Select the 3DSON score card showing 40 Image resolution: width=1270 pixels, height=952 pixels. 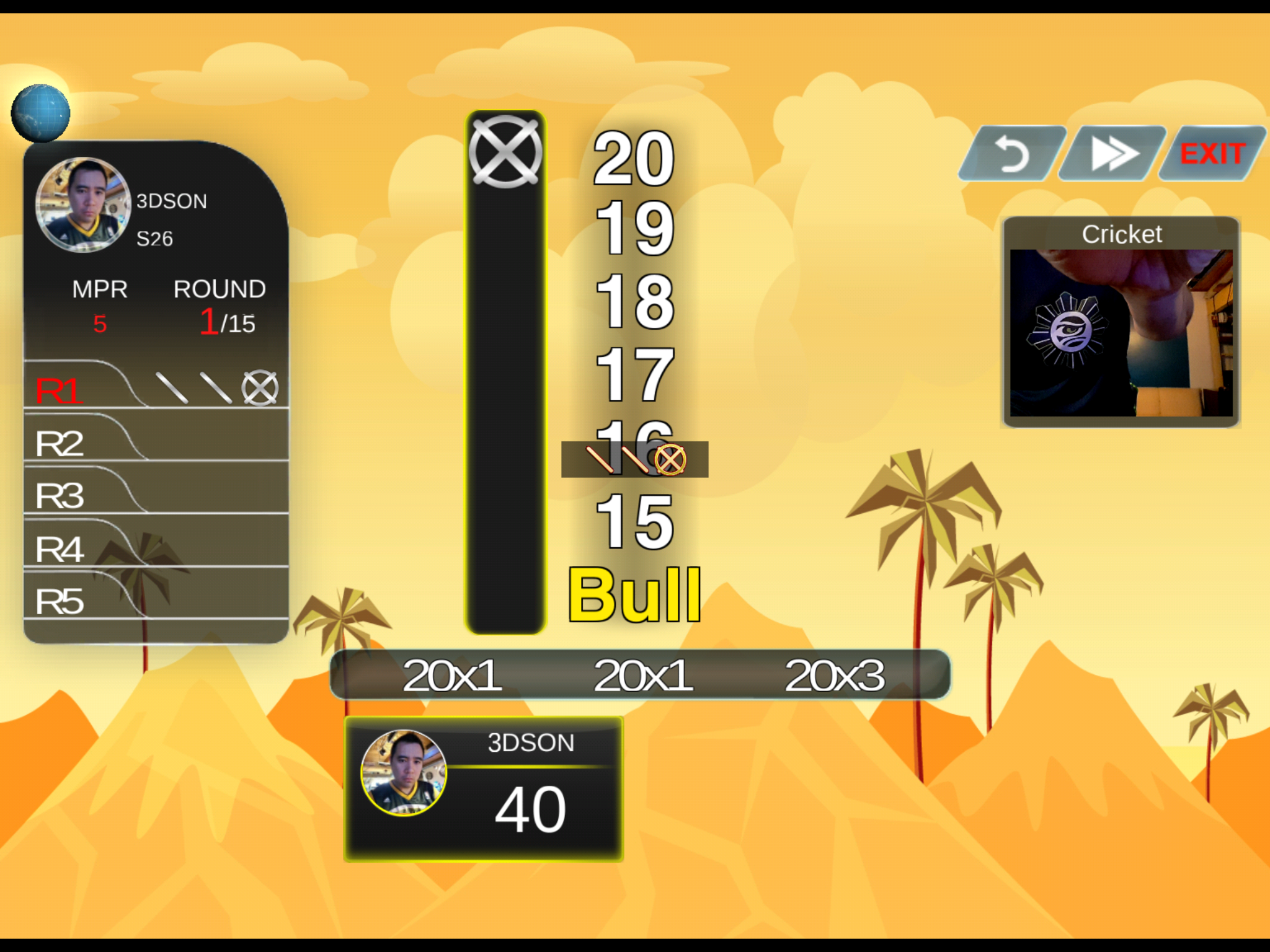pos(484,788)
